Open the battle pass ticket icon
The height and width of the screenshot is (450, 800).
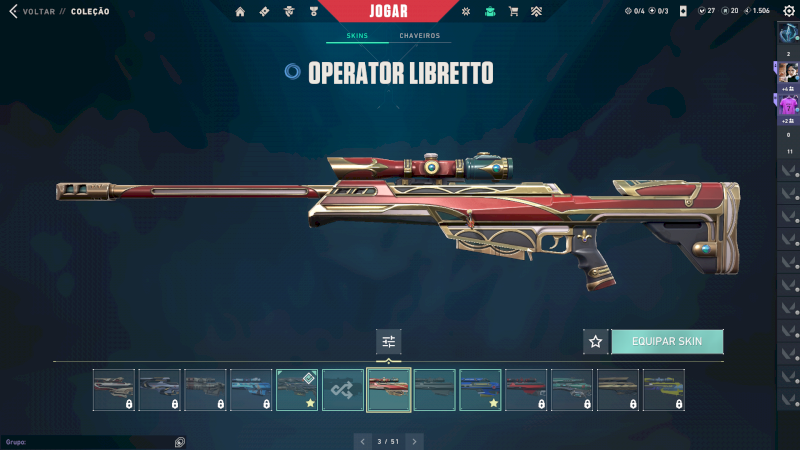point(264,12)
